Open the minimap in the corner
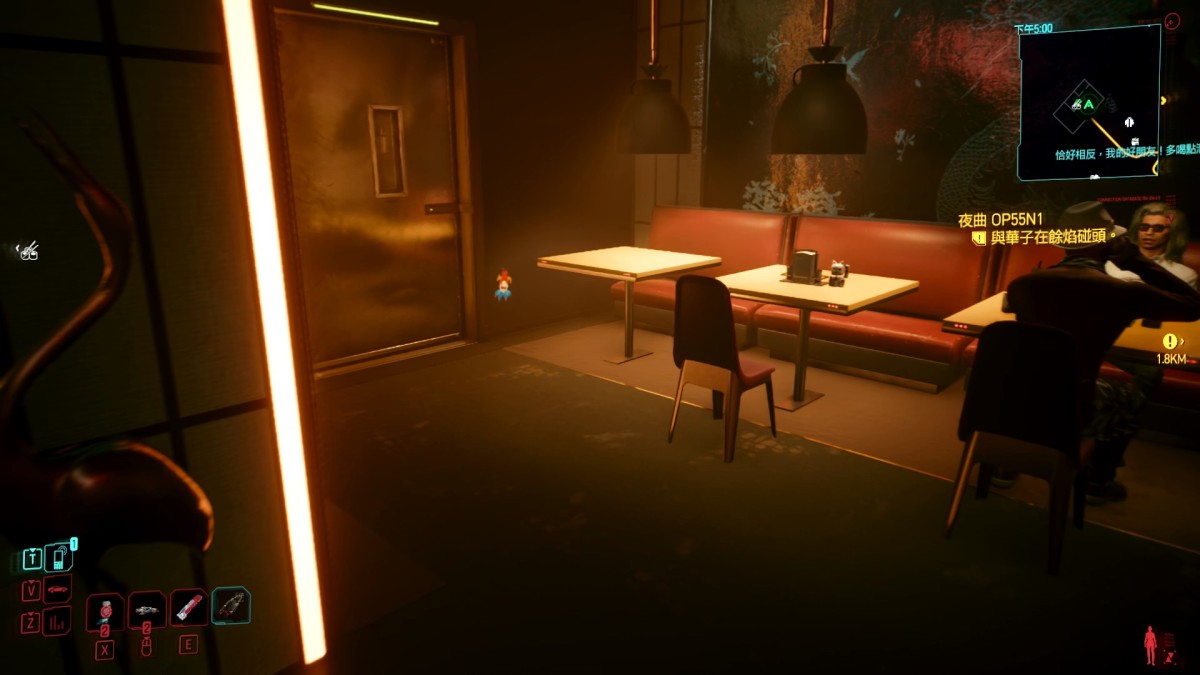The image size is (1200, 675). click(1088, 102)
